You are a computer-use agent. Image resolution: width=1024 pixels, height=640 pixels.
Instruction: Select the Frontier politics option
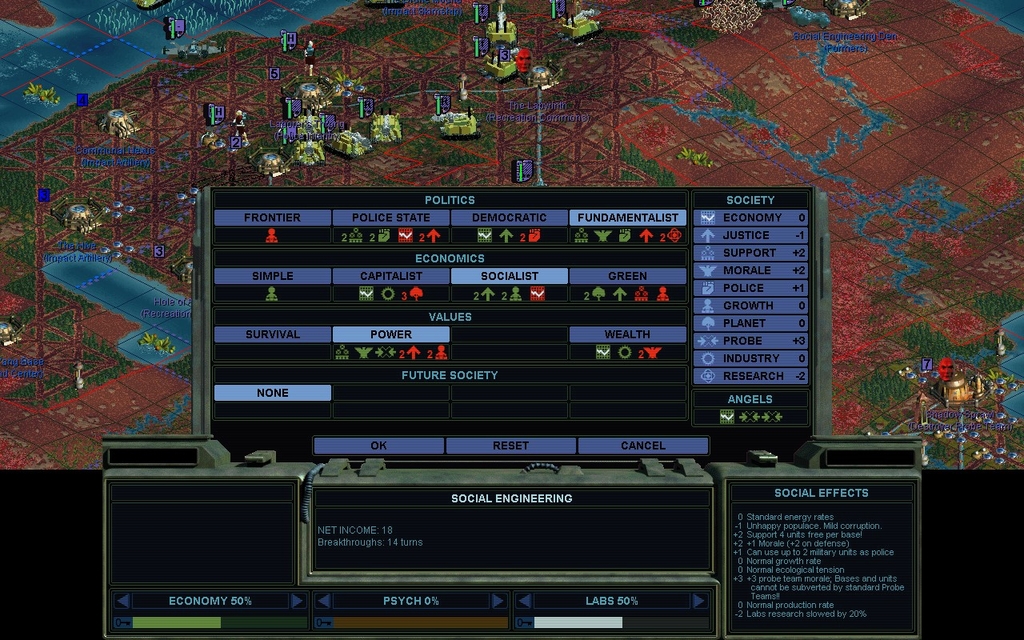click(x=272, y=217)
